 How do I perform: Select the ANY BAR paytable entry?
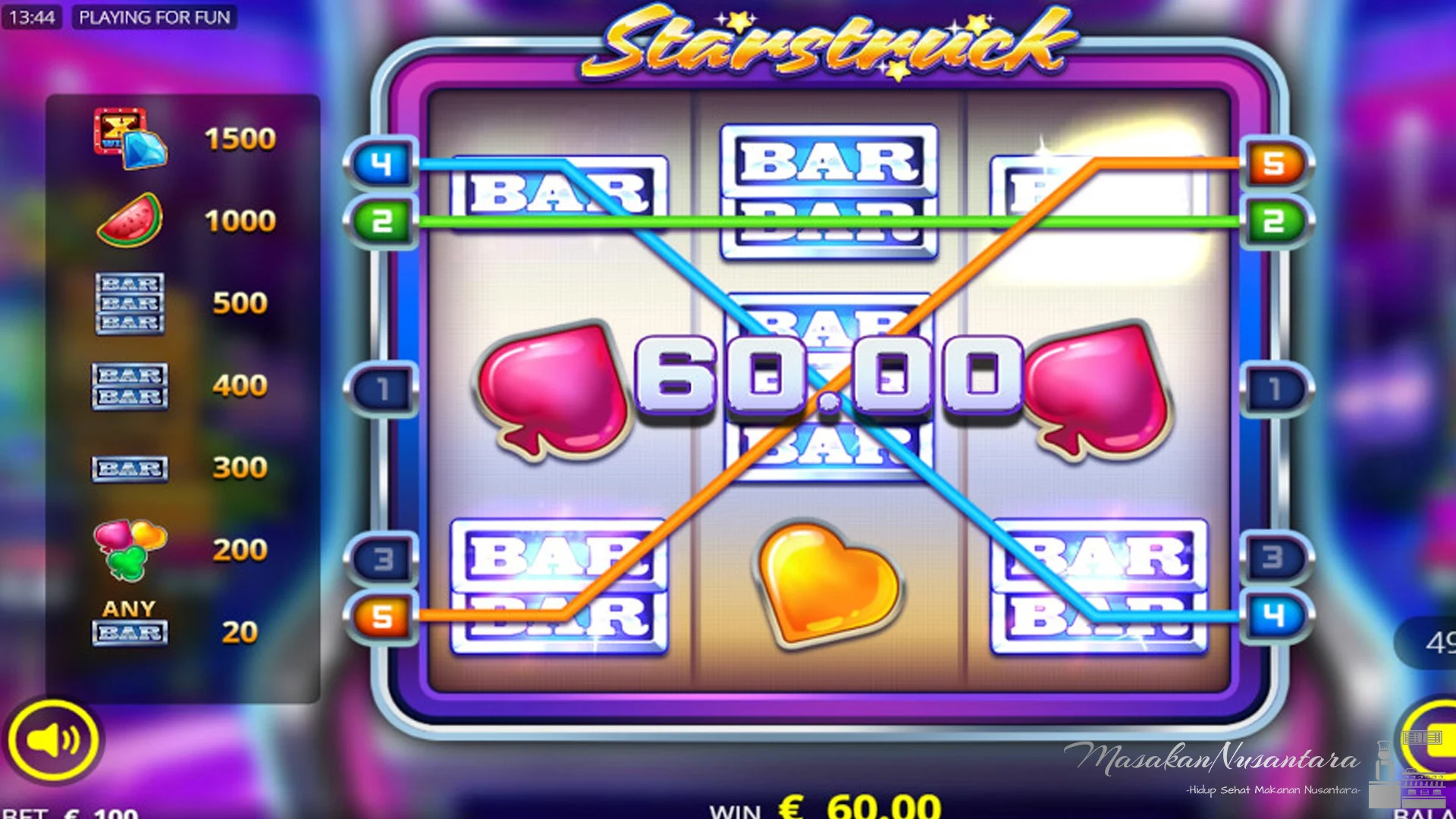(x=130, y=622)
